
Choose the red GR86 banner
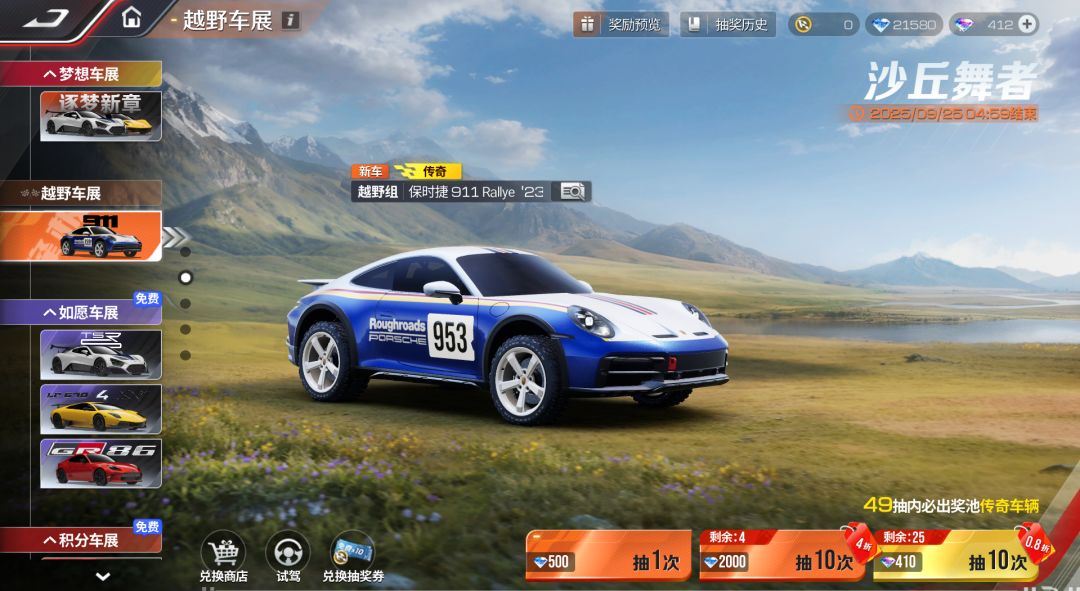coord(100,463)
